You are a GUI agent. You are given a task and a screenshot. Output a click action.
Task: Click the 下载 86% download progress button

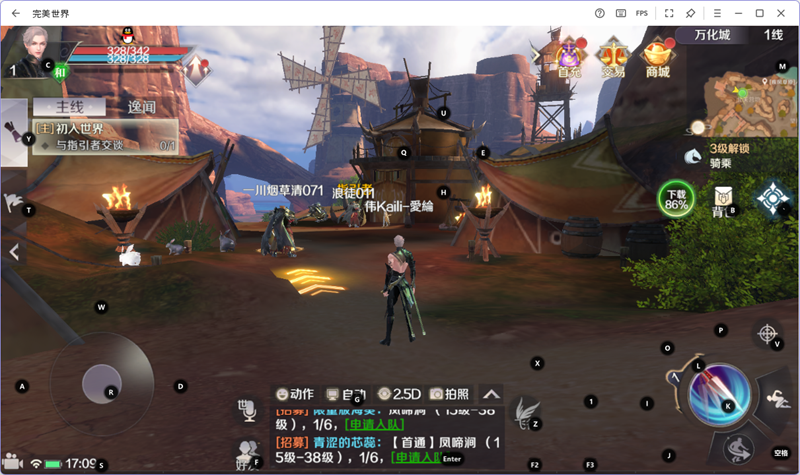[677, 199]
